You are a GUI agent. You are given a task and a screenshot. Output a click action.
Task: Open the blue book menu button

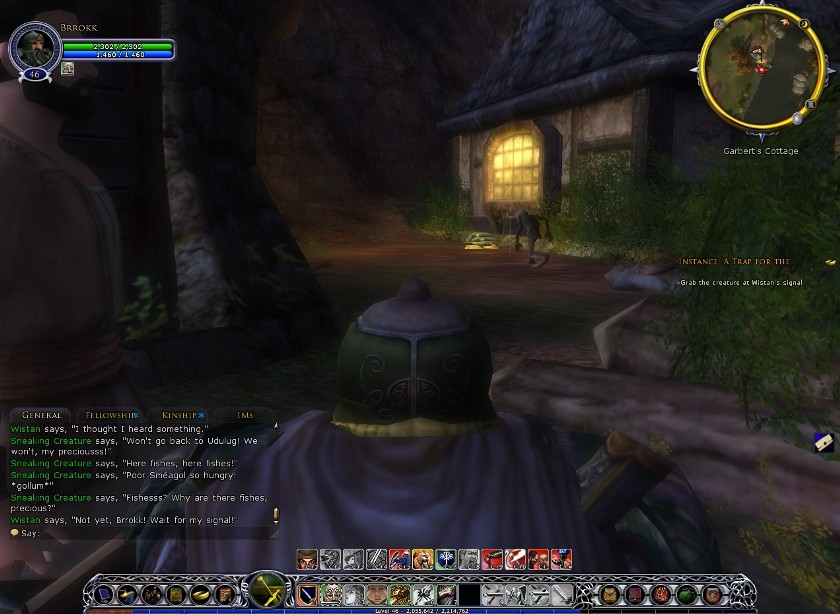(x=99, y=594)
